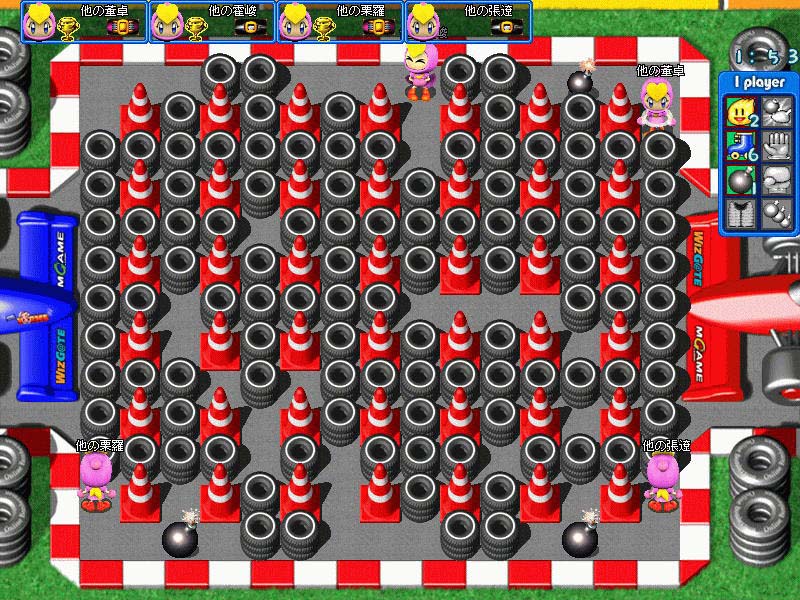
Task: Select the greyed-out line bomb icon
Action: pos(776,216)
